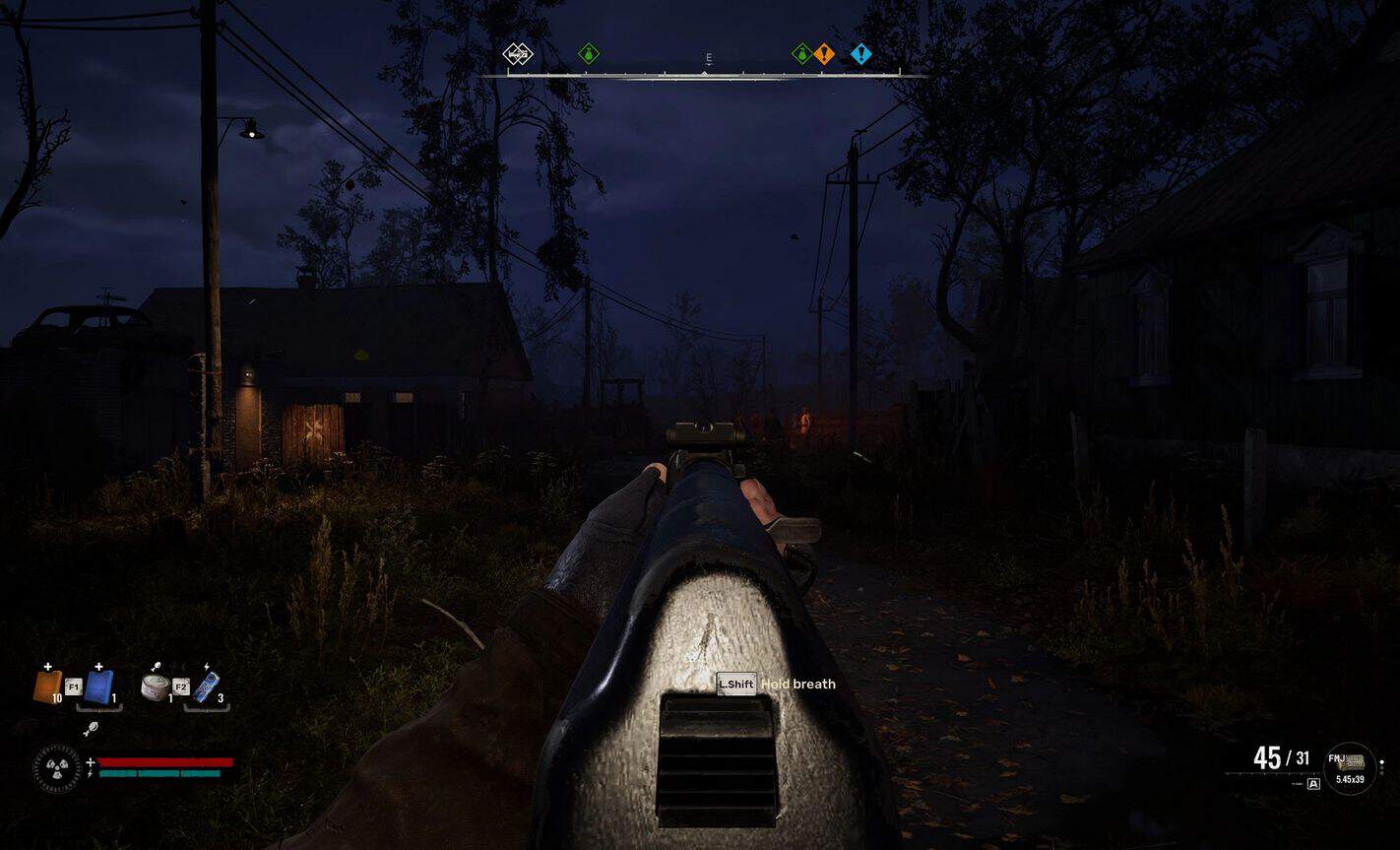Select the canned food quick slot
Screen dimensions: 1400x850
[x=155, y=687]
